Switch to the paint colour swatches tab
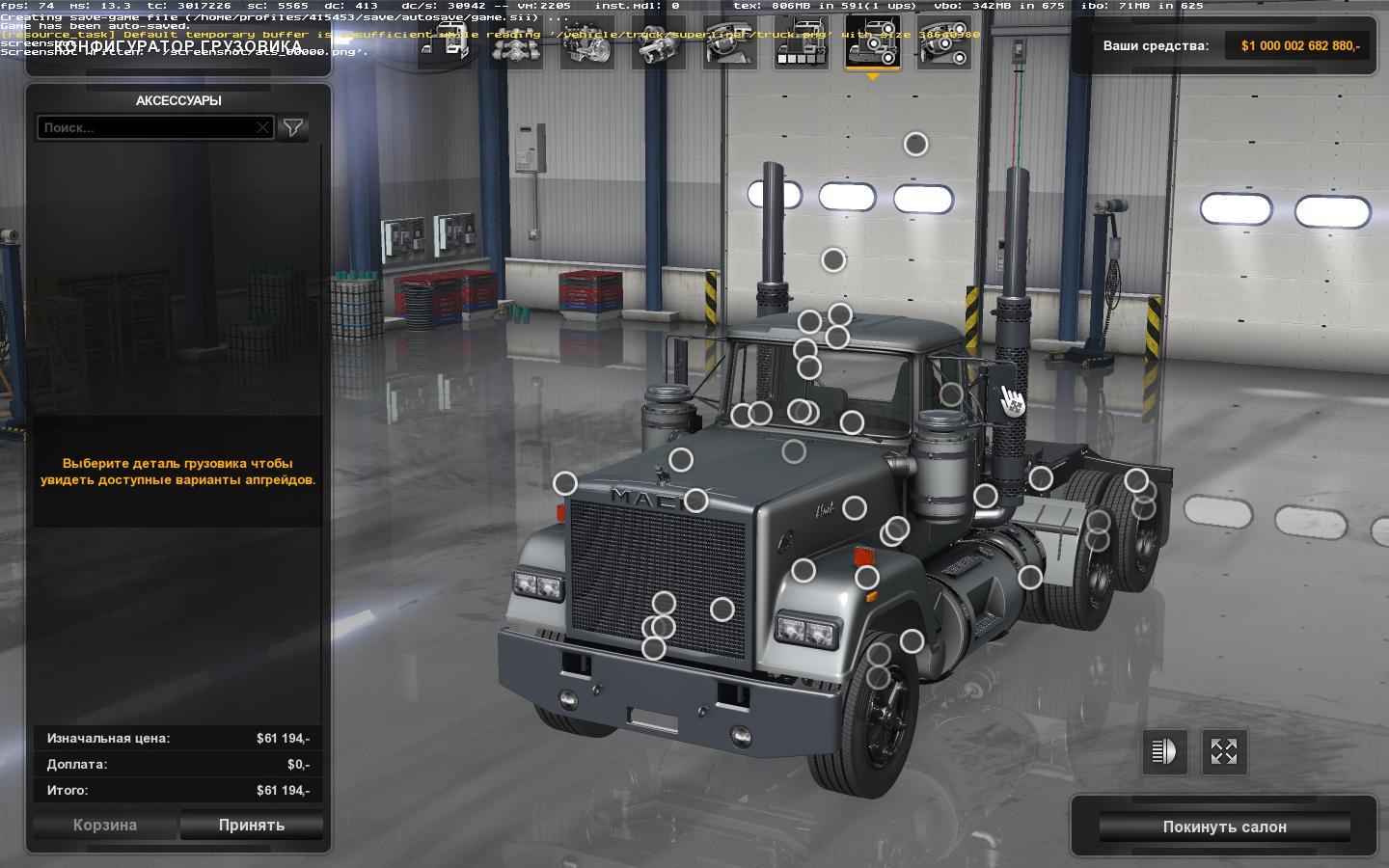The image size is (1389, 868). pos(802,44)
